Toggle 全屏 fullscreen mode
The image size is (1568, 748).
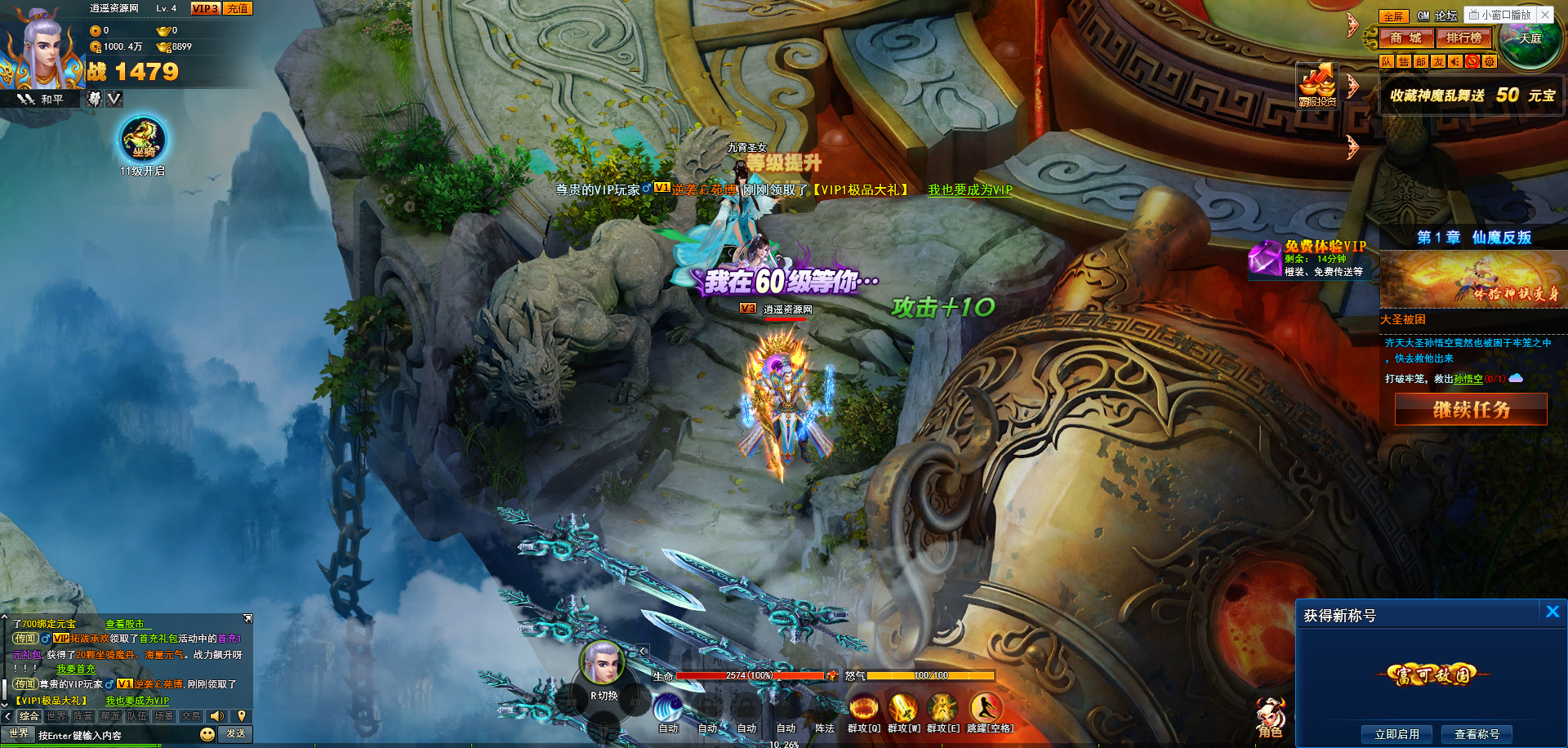[x=1392, y=16]
